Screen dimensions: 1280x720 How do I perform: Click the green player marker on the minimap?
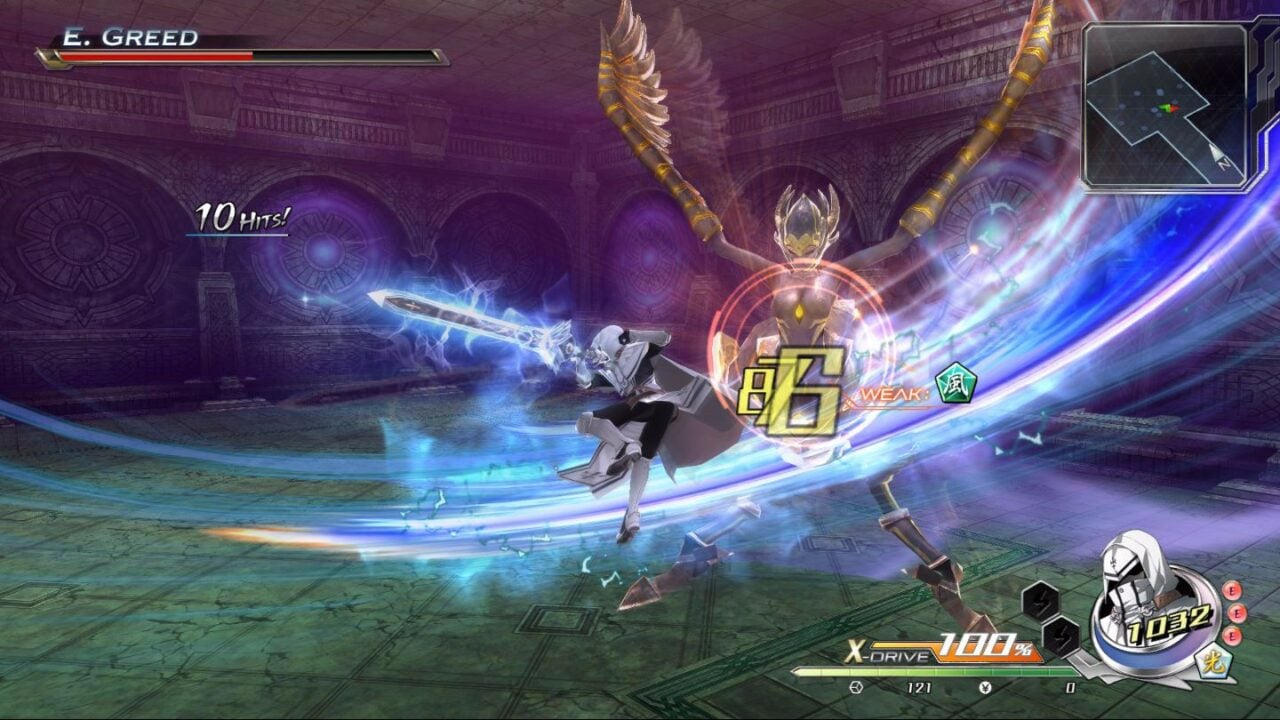click(1167, 107)
